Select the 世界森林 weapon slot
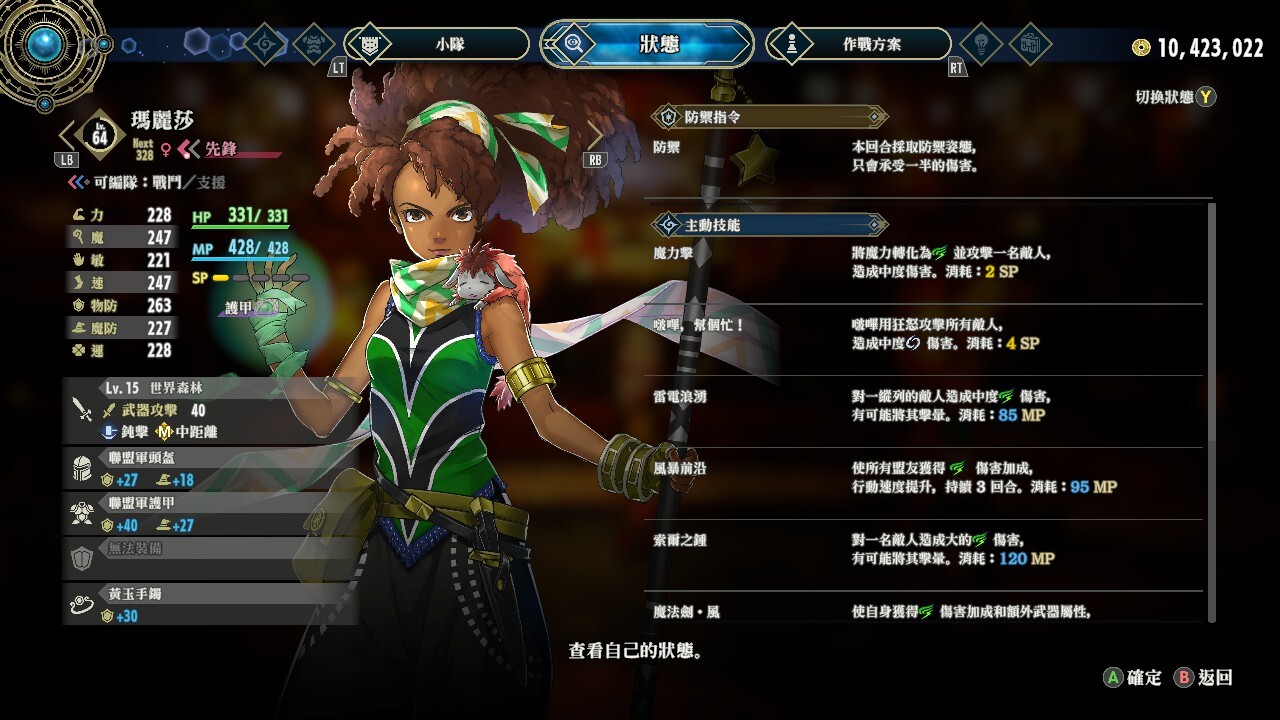1280x720 pixels. (210, 409)
